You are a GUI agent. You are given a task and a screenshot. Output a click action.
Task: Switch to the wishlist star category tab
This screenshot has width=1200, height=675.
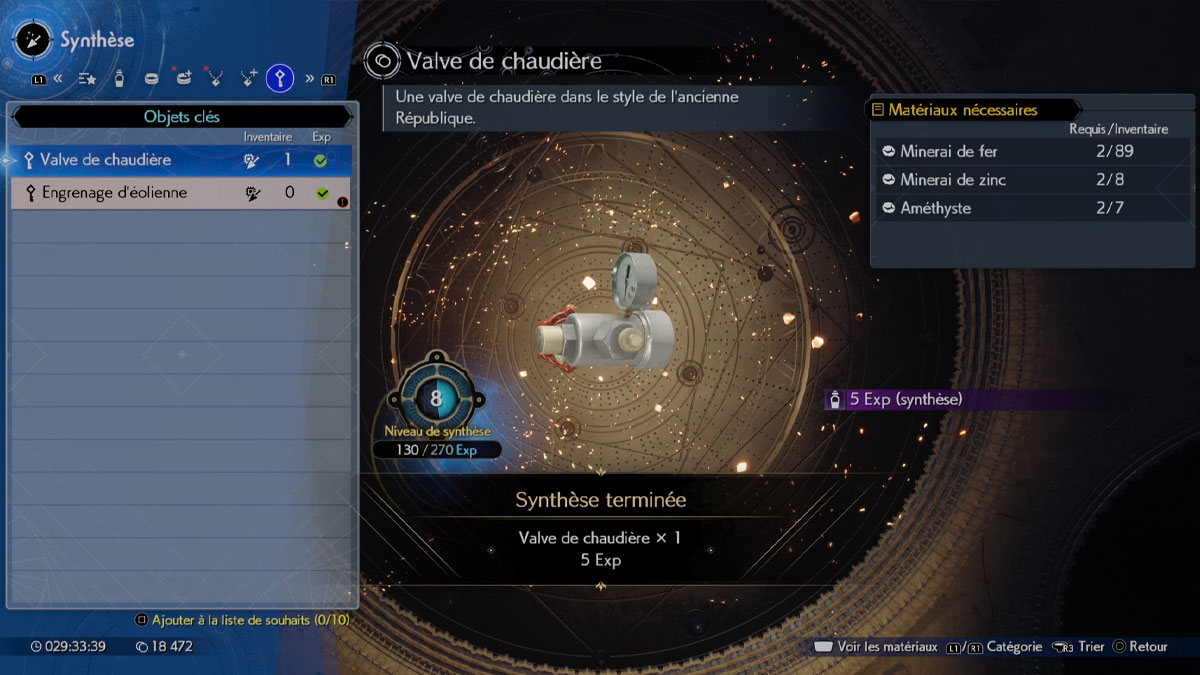point(87,78)
